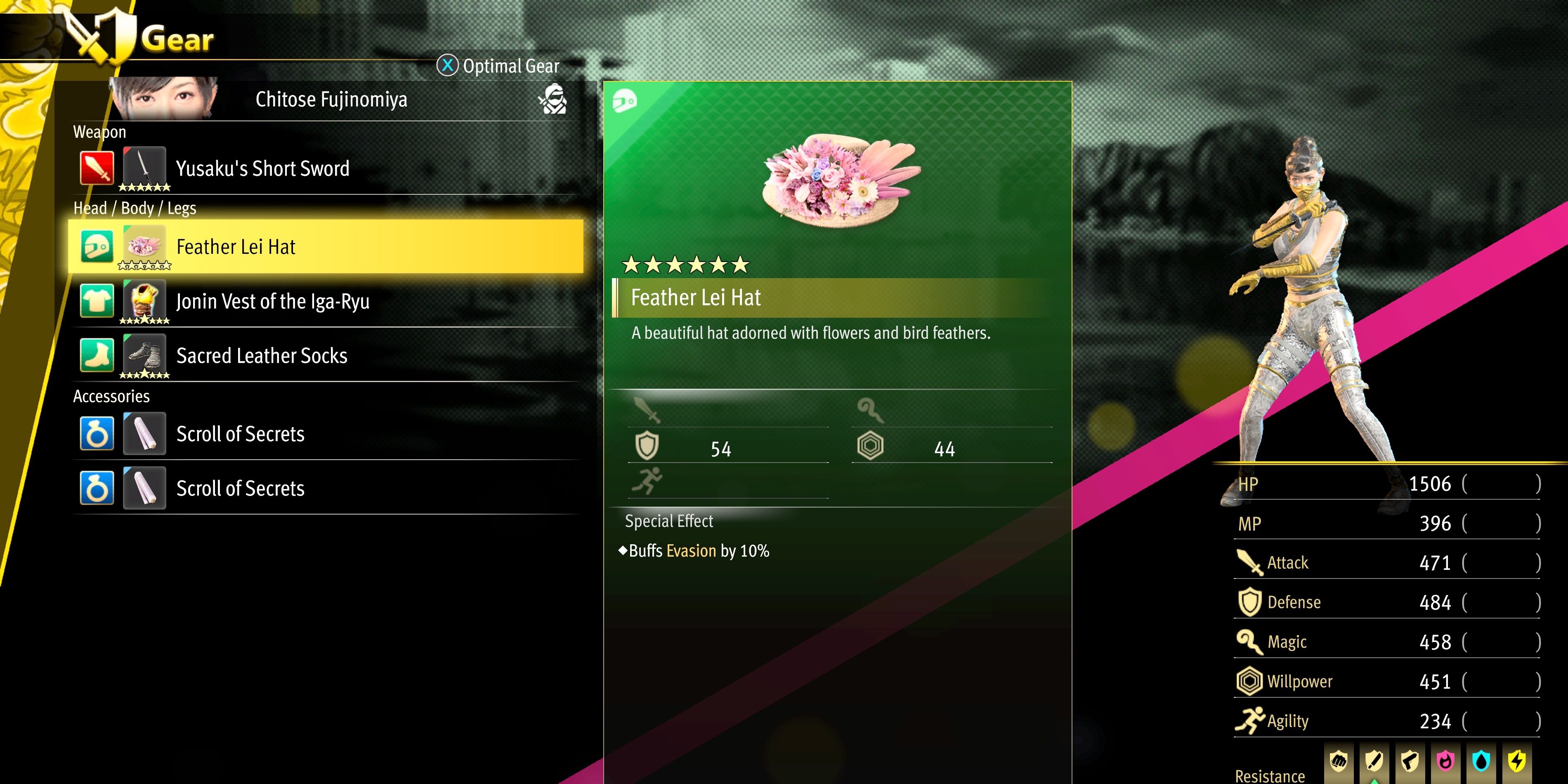Click the Head / Body / Legs section header
1568x784 pixels.
pos(135,208)
